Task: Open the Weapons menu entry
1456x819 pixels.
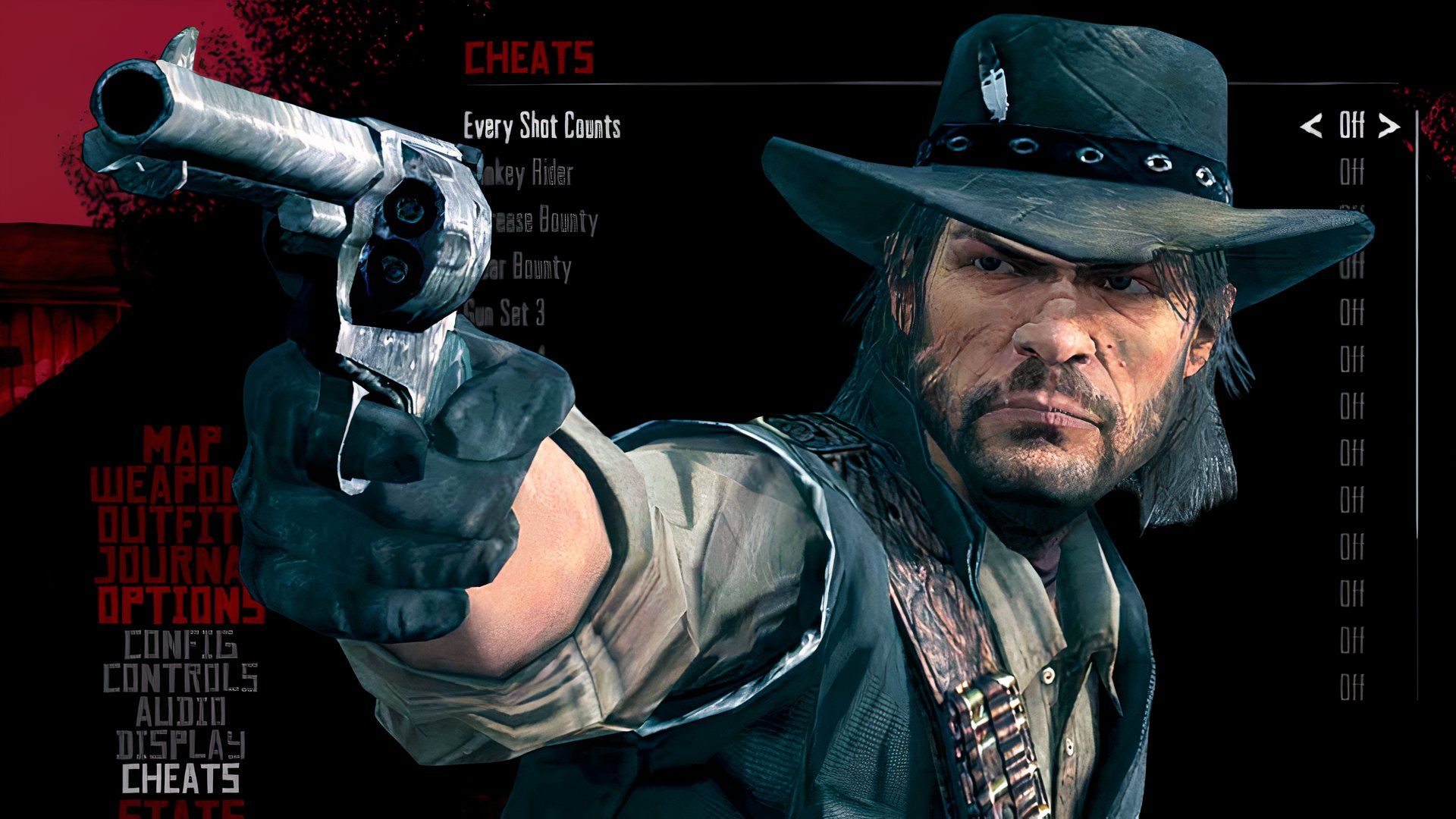Action: [164, 485]
